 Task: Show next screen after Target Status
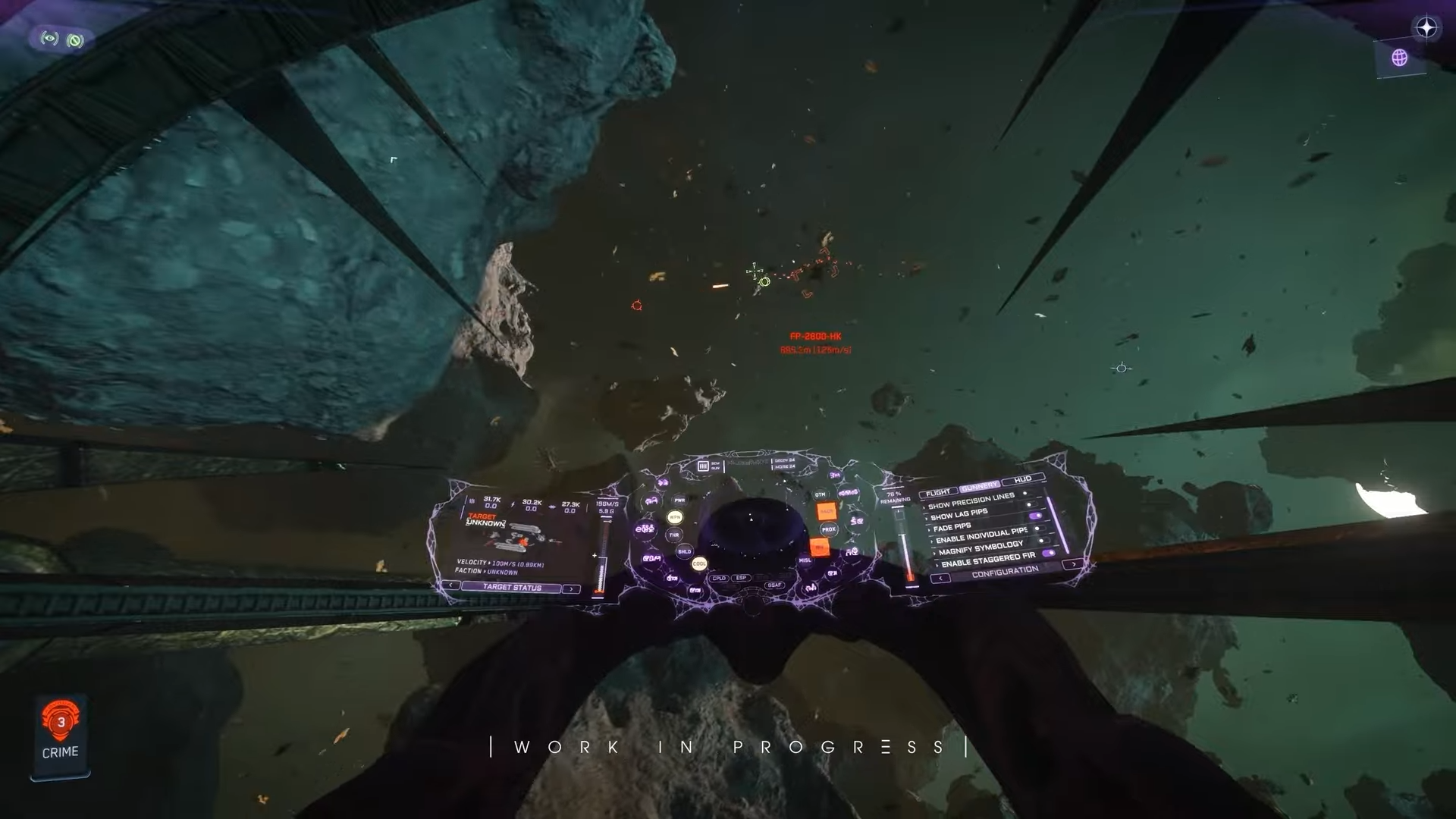[x=571, y=588]
